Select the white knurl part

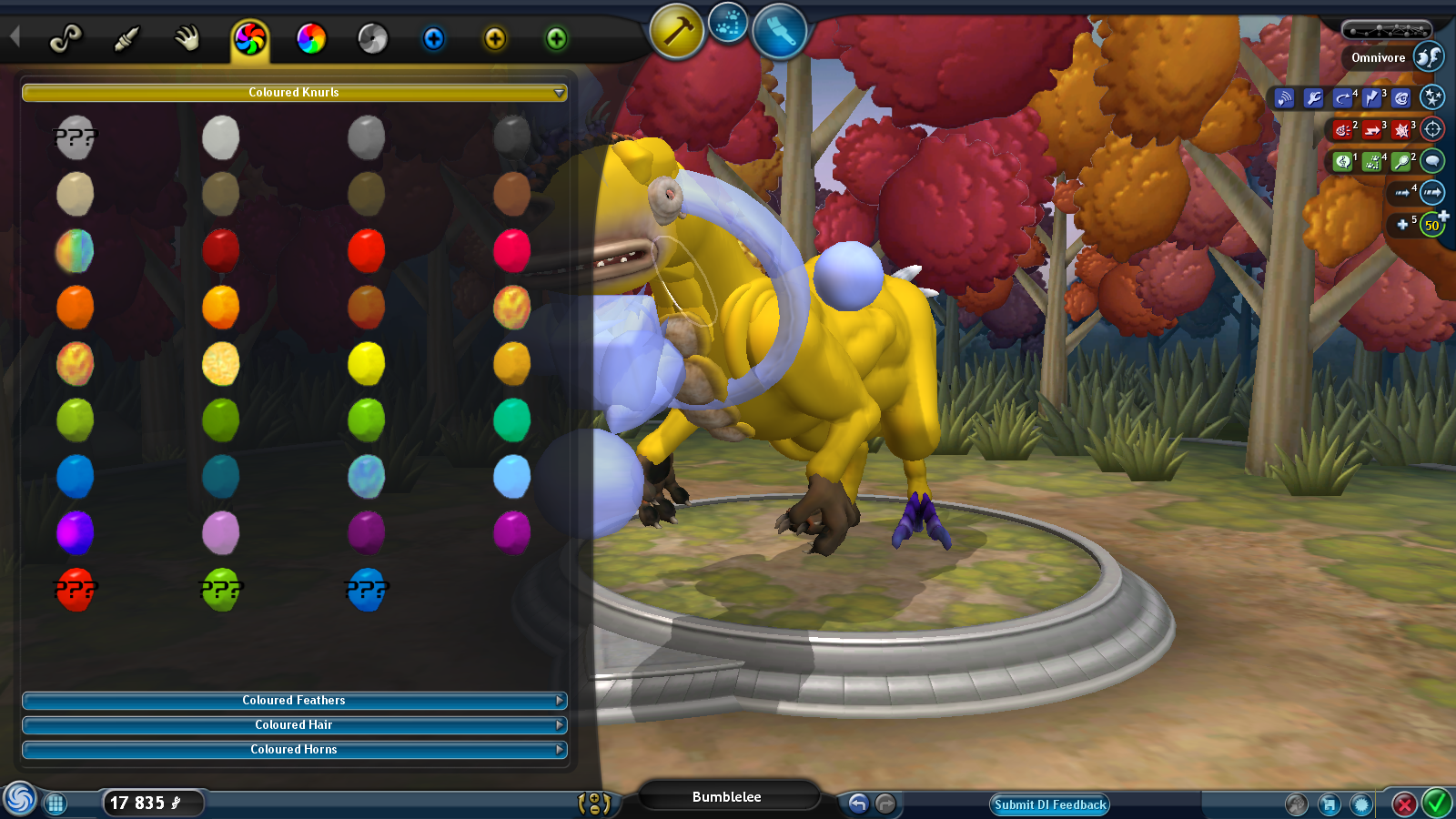tap(220, 138)
